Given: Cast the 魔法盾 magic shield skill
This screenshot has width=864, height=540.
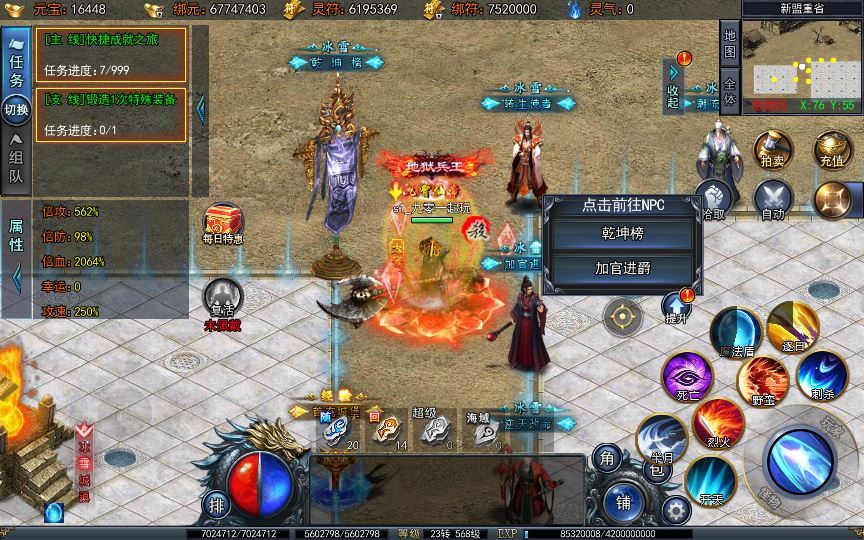Looking at the screenshot, I should tap(737, 332).
